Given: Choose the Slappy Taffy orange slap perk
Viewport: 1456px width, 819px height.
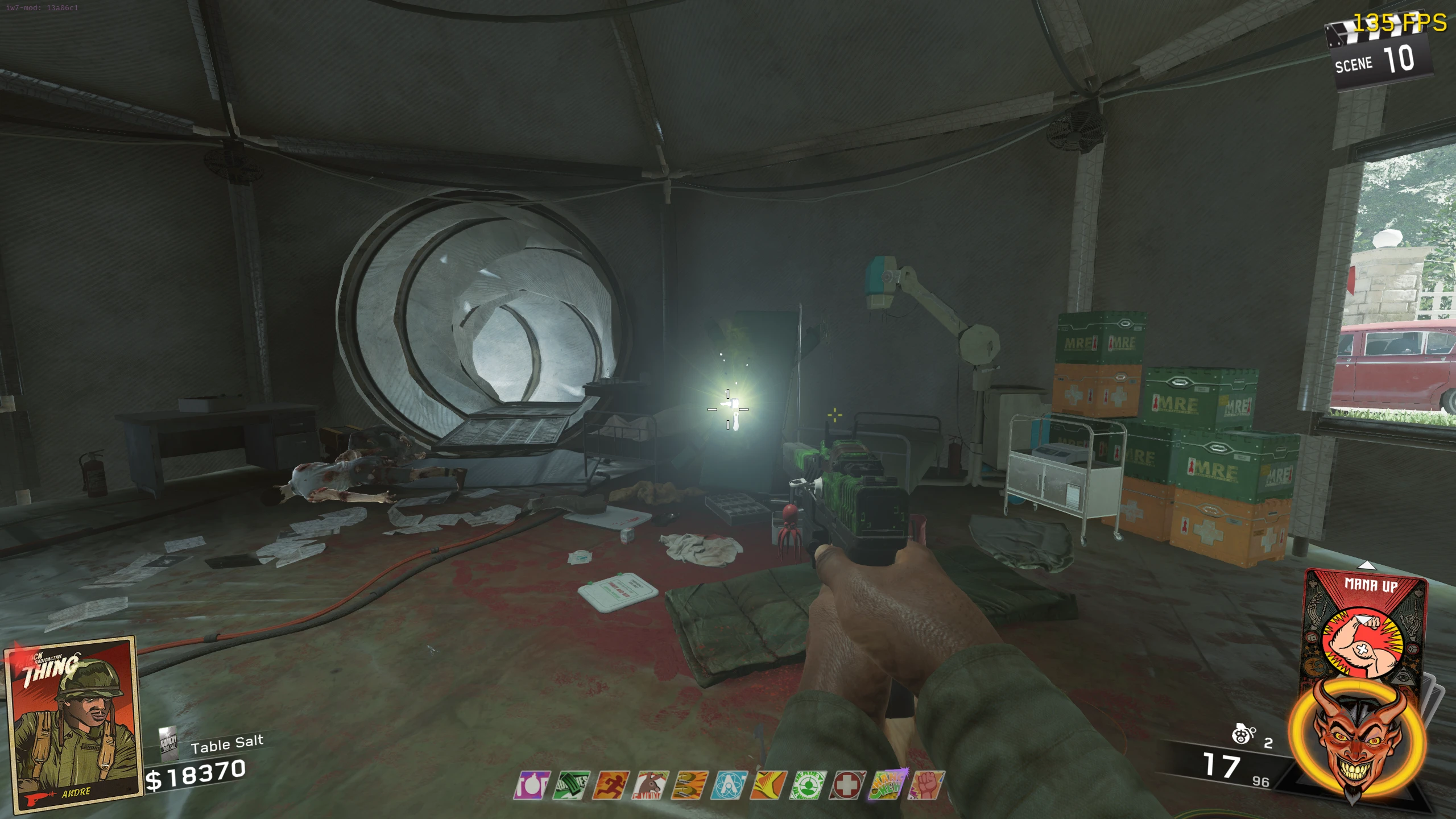Looking at the screenshot, I should coord(768,785).
